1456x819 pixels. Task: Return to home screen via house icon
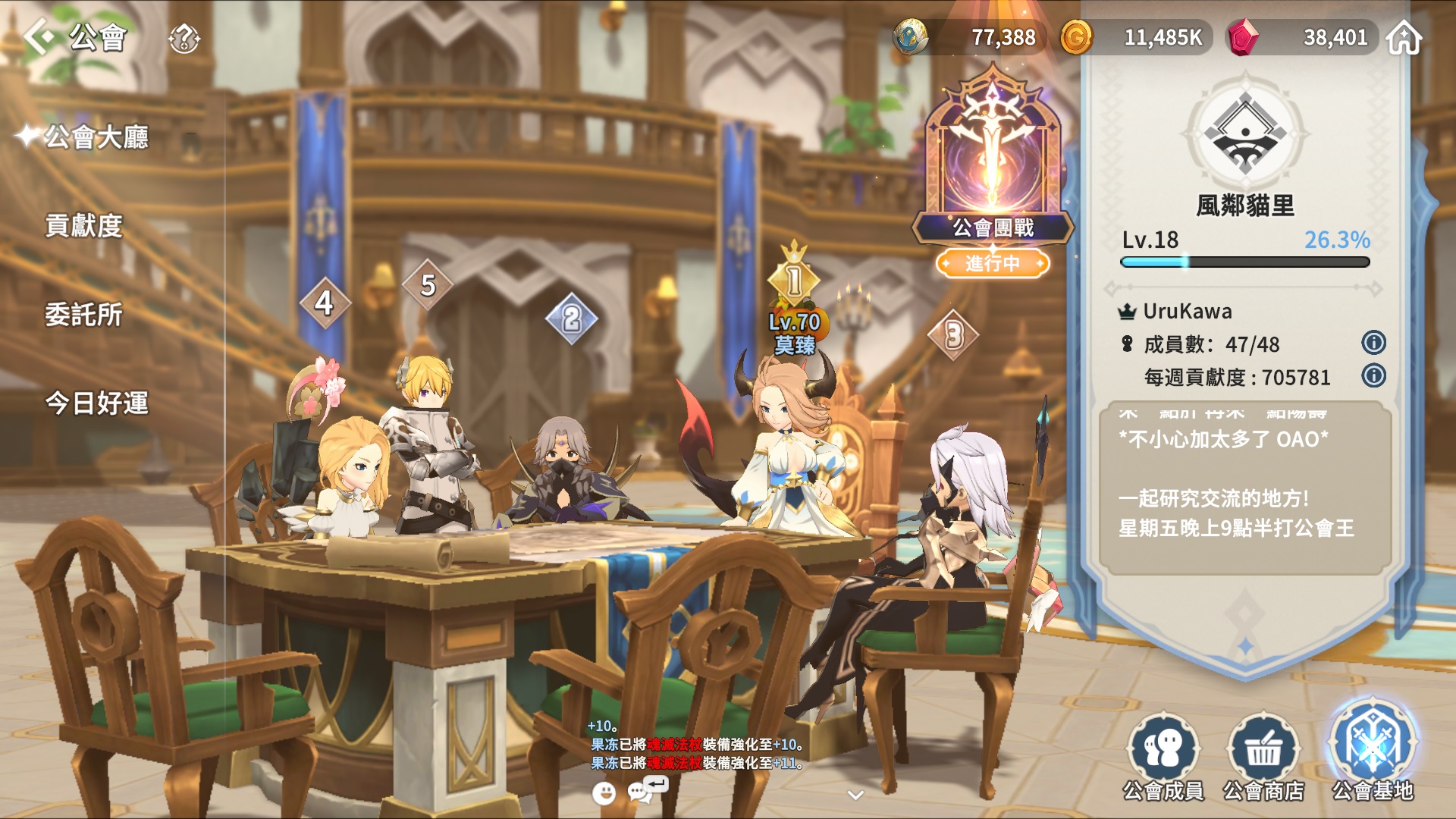tap(1404, 38)
